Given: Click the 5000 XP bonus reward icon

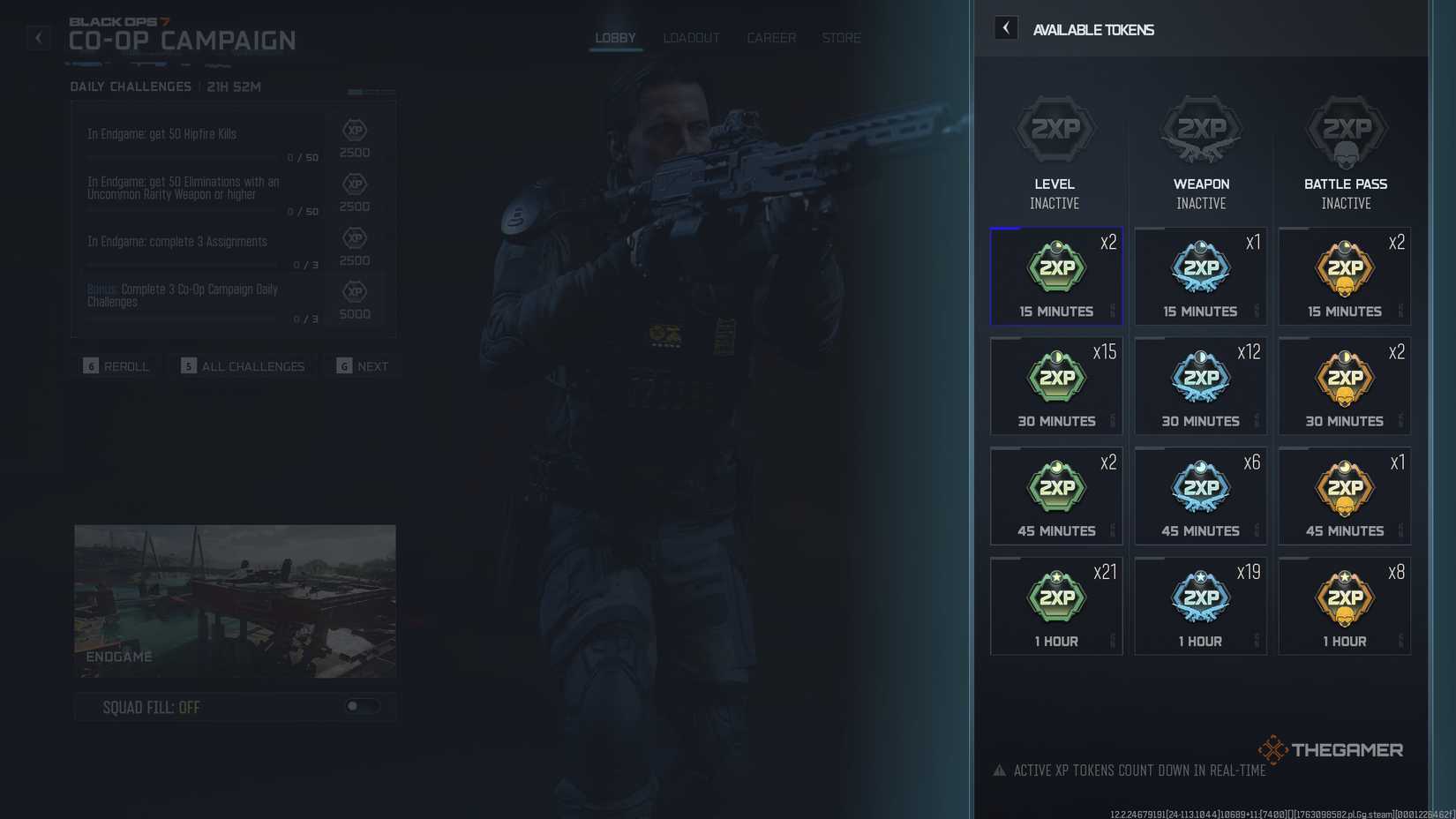Looking at the screenshot, I should (354, 293).
